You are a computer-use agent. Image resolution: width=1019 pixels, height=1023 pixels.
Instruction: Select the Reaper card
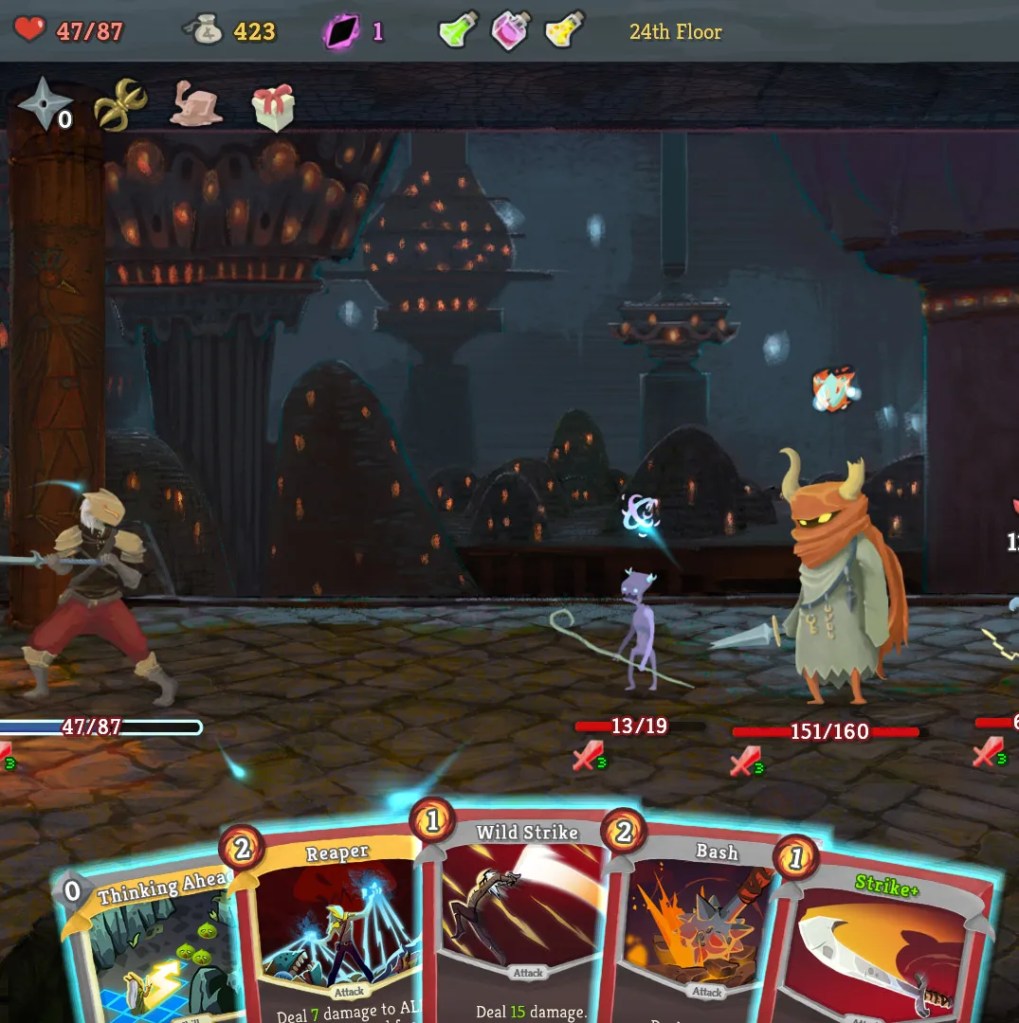tap(335, 930)
